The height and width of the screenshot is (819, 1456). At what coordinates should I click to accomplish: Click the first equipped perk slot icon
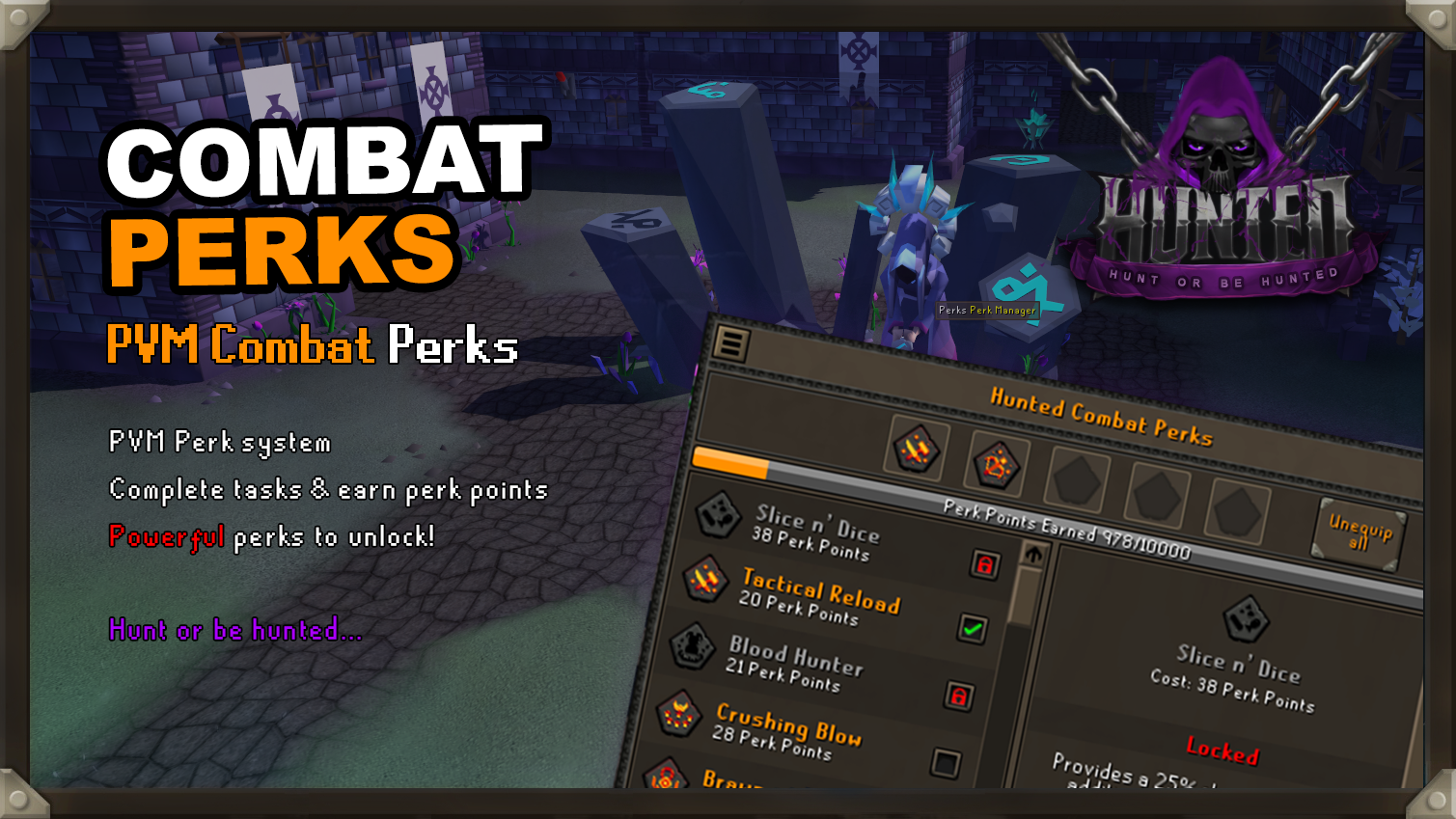[915, 450]
